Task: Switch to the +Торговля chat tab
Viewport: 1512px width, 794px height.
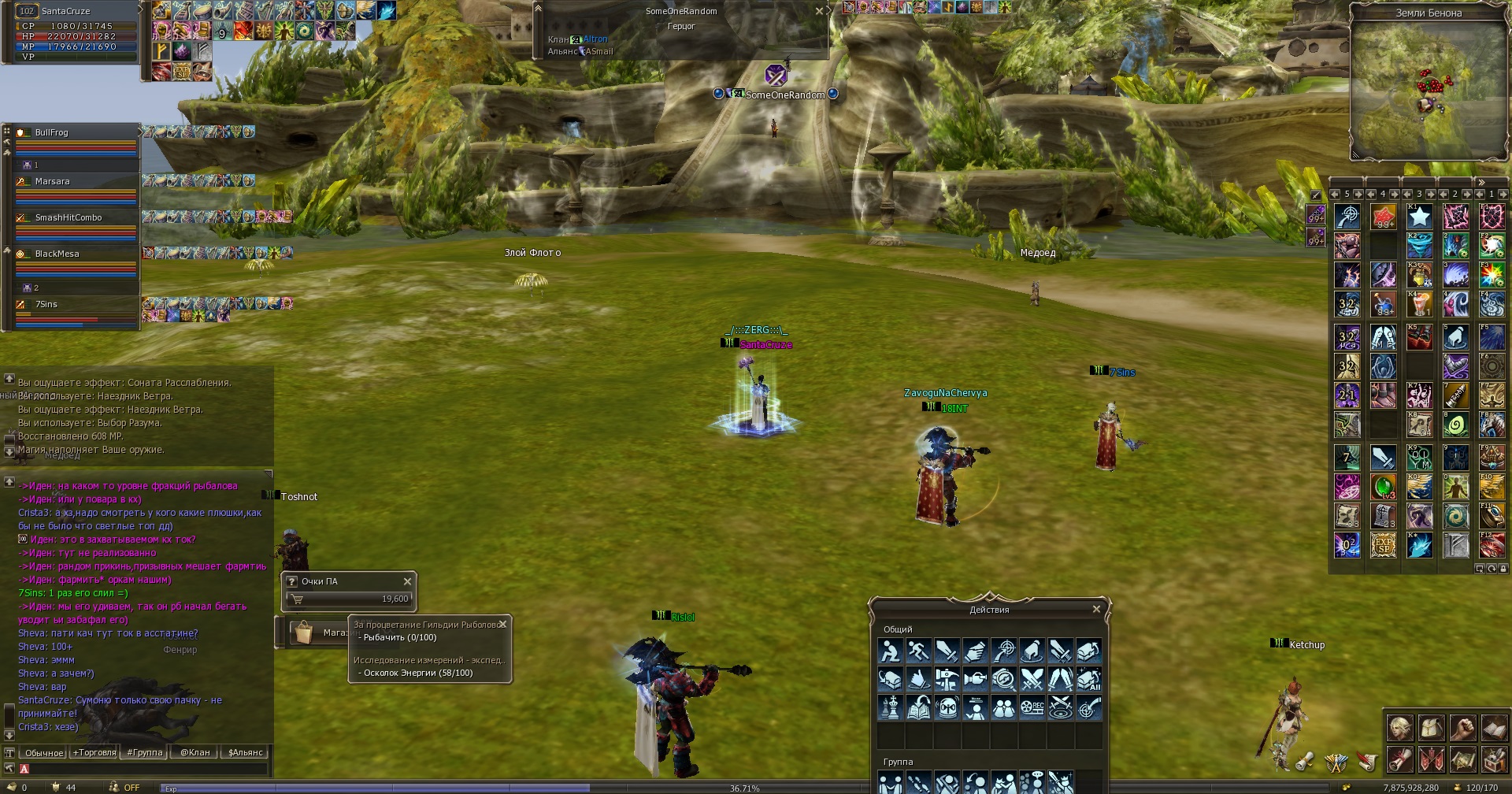Action: [94, 752]
